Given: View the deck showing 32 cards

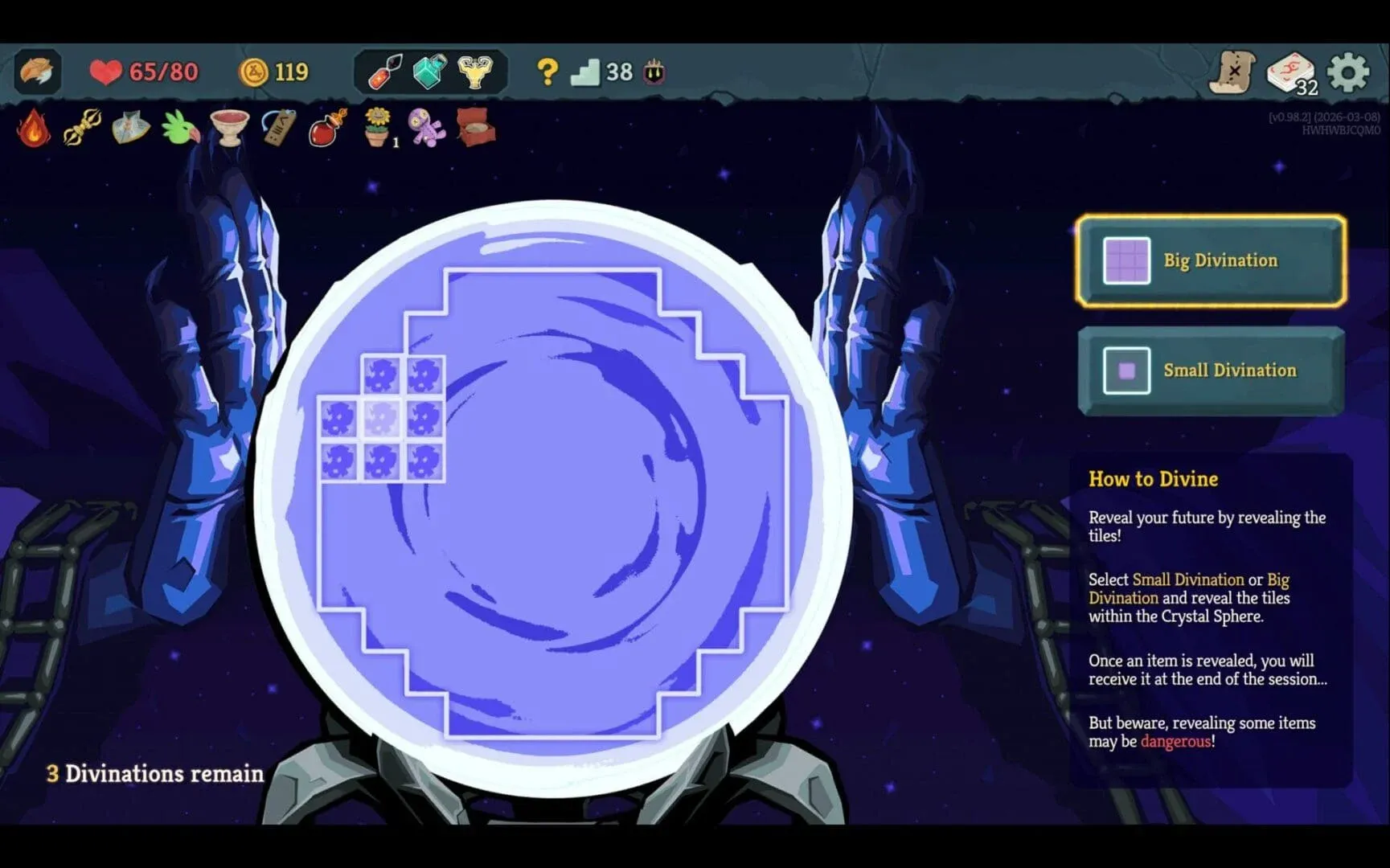Looking at the screenshot, I should coord(1292,72).
